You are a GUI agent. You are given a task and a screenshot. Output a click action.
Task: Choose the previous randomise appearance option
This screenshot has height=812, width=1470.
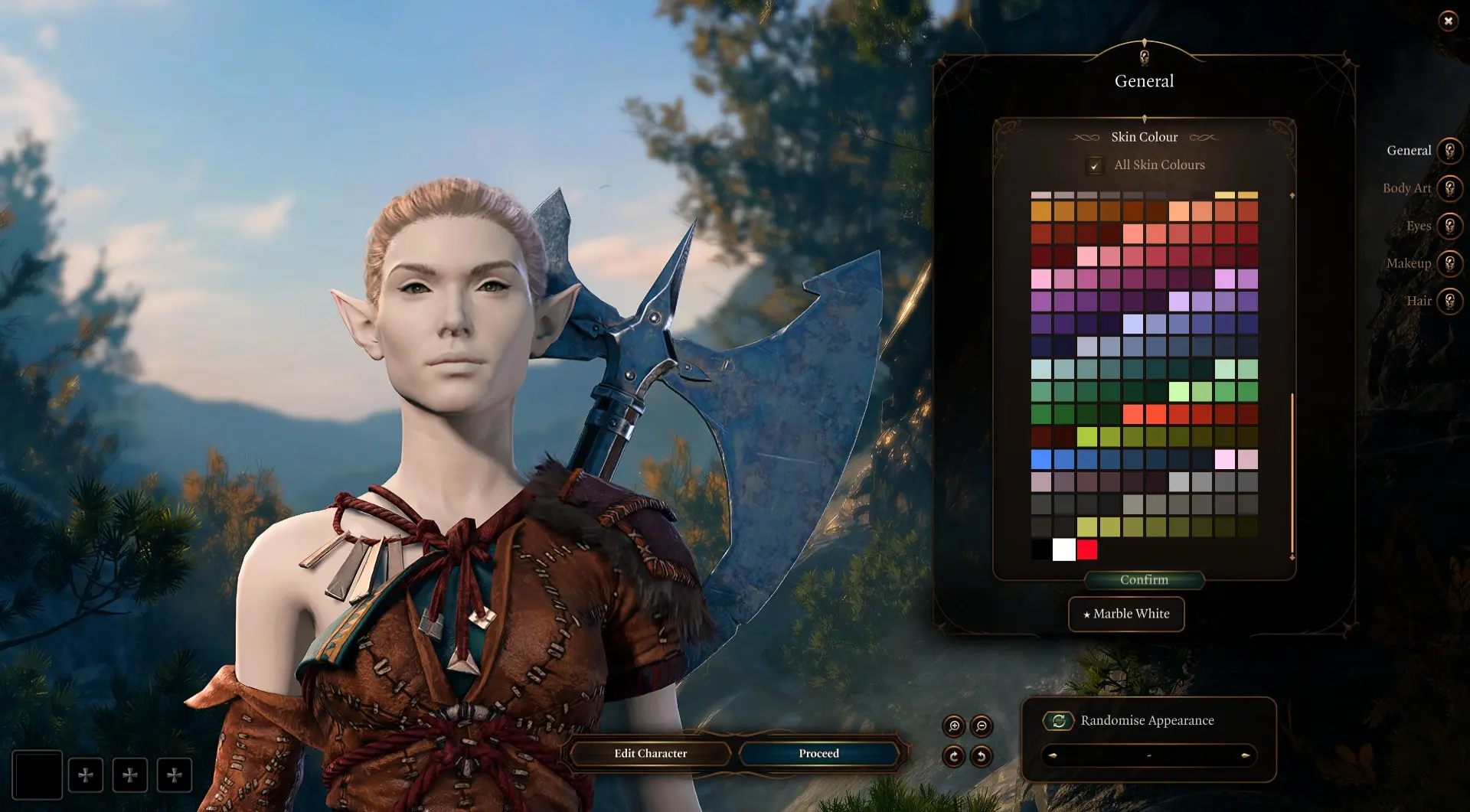1053,756
